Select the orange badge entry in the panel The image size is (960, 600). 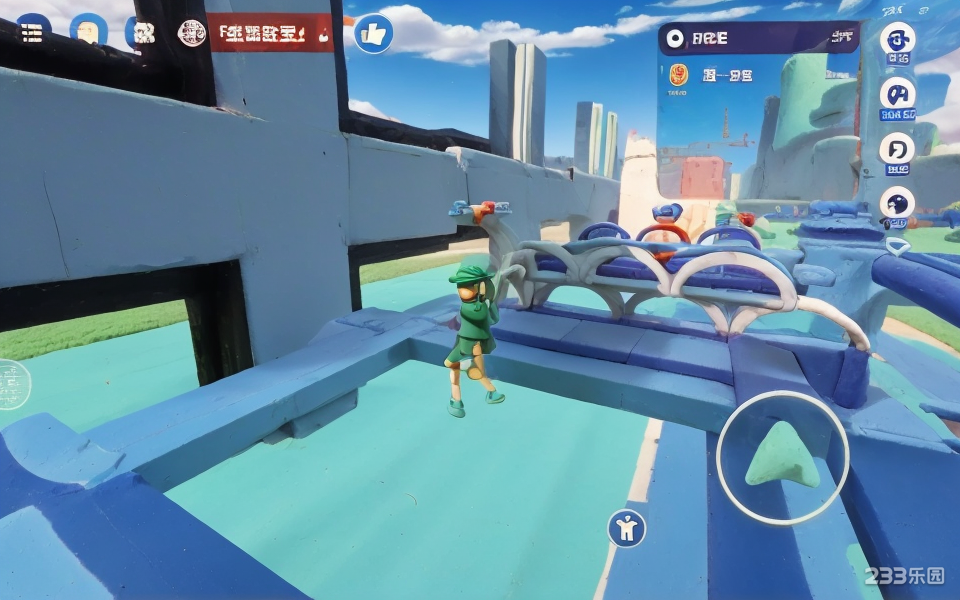[678, 74]
